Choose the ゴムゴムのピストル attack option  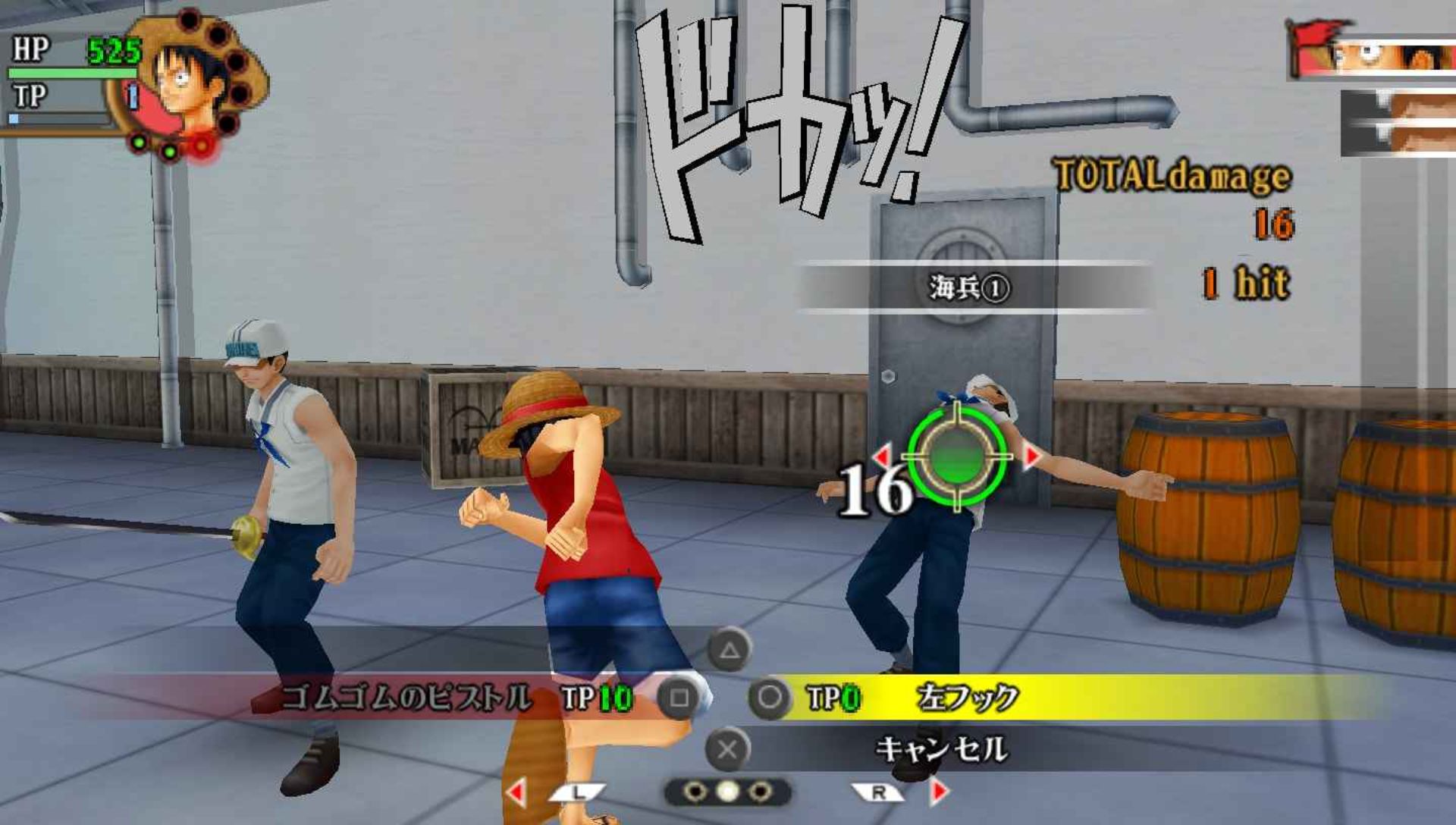406,698
